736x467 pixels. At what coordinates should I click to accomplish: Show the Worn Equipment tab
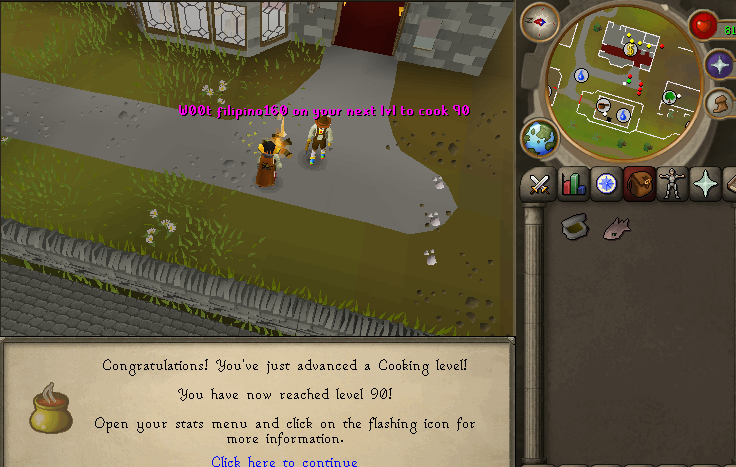(672, 184)
